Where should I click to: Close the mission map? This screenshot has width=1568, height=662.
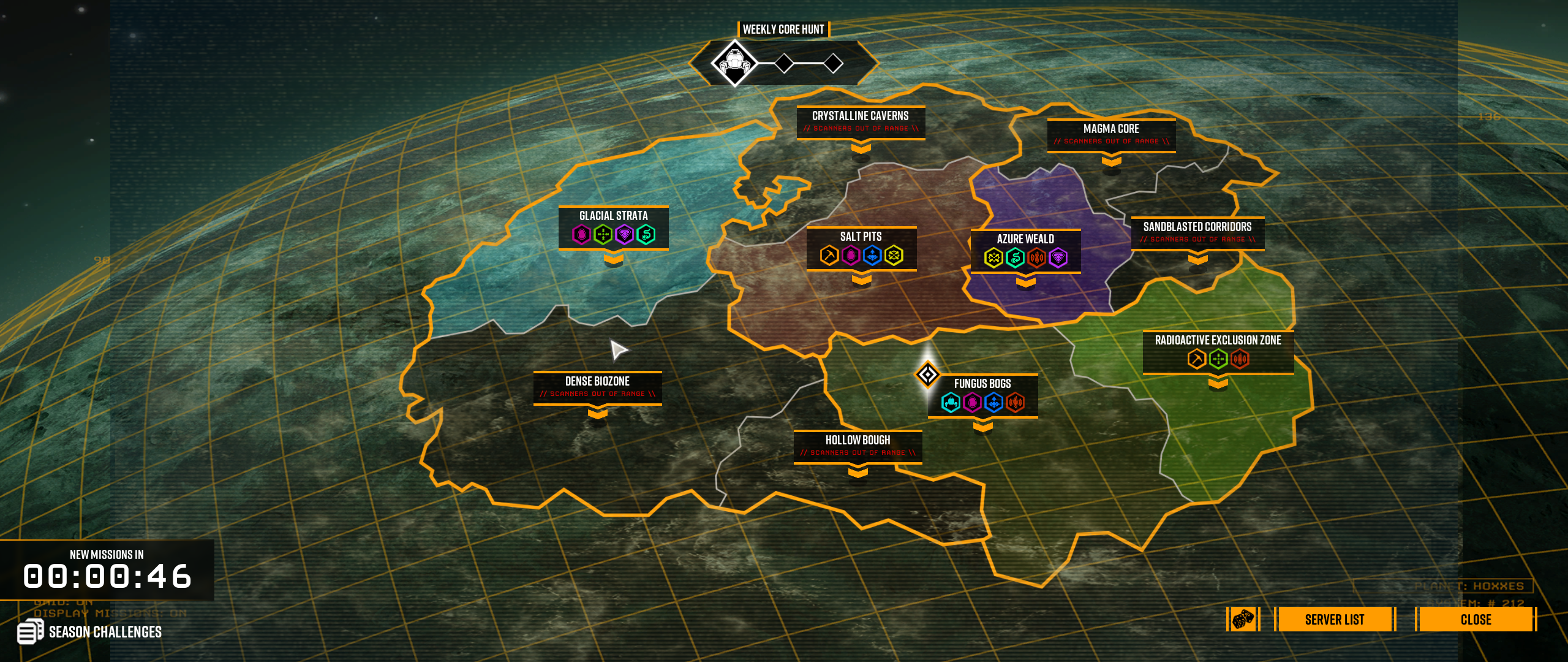click(1476, 619)
